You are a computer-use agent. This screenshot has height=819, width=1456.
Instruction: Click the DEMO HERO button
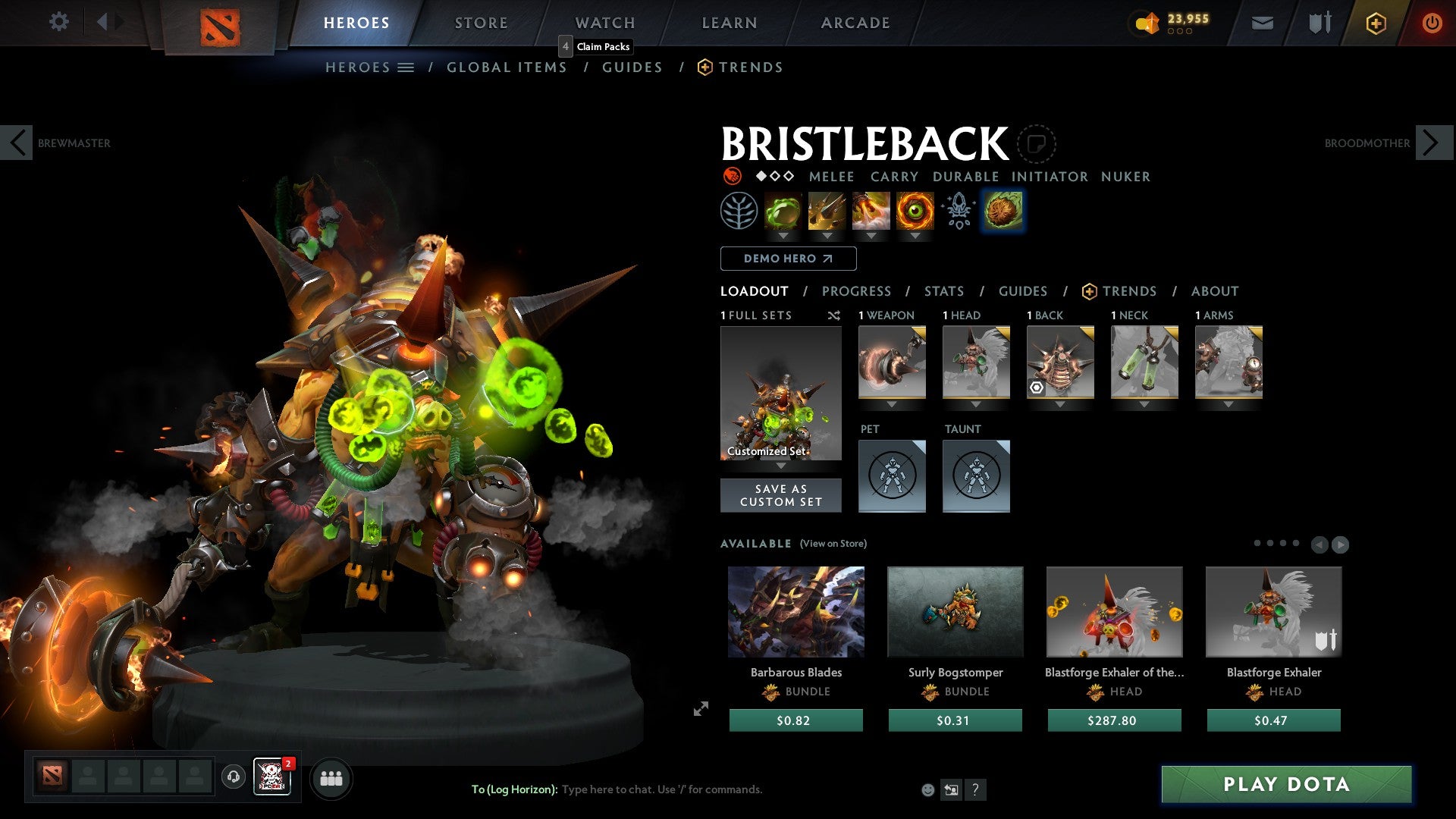[x=787, y=259]
